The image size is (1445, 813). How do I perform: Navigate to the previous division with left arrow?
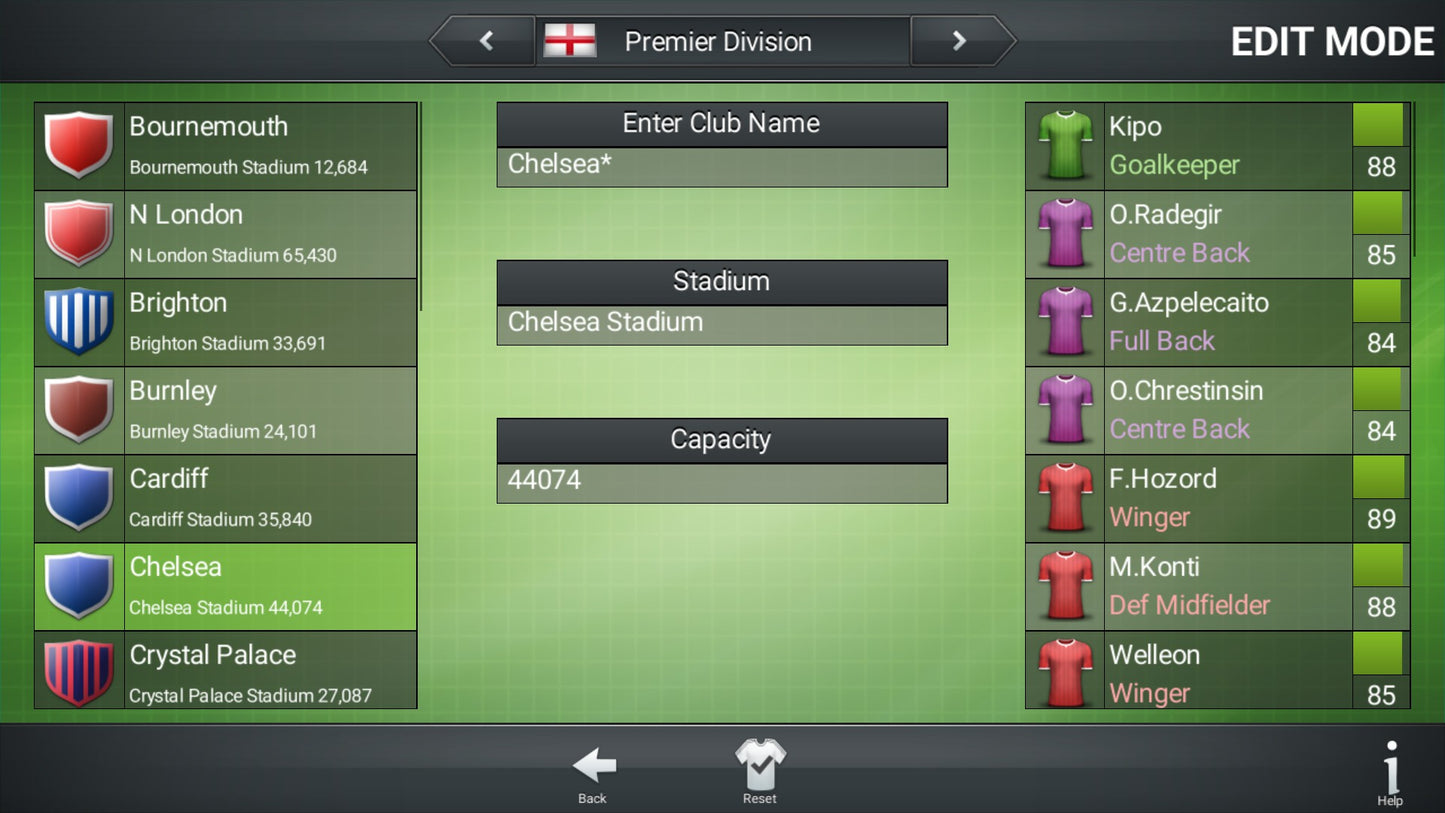point(487,41)
